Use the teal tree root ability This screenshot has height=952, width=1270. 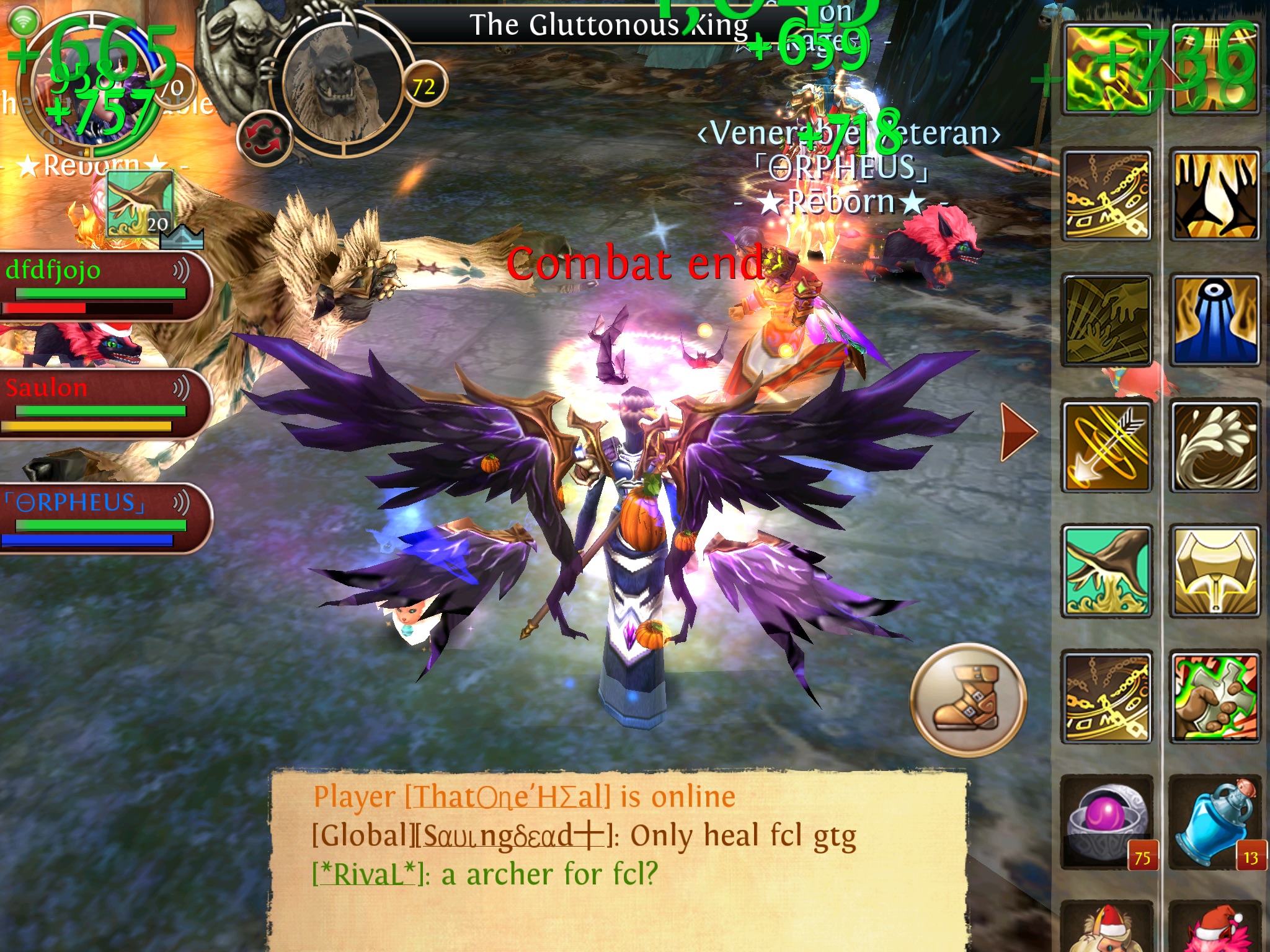[x=1108, y=571]
